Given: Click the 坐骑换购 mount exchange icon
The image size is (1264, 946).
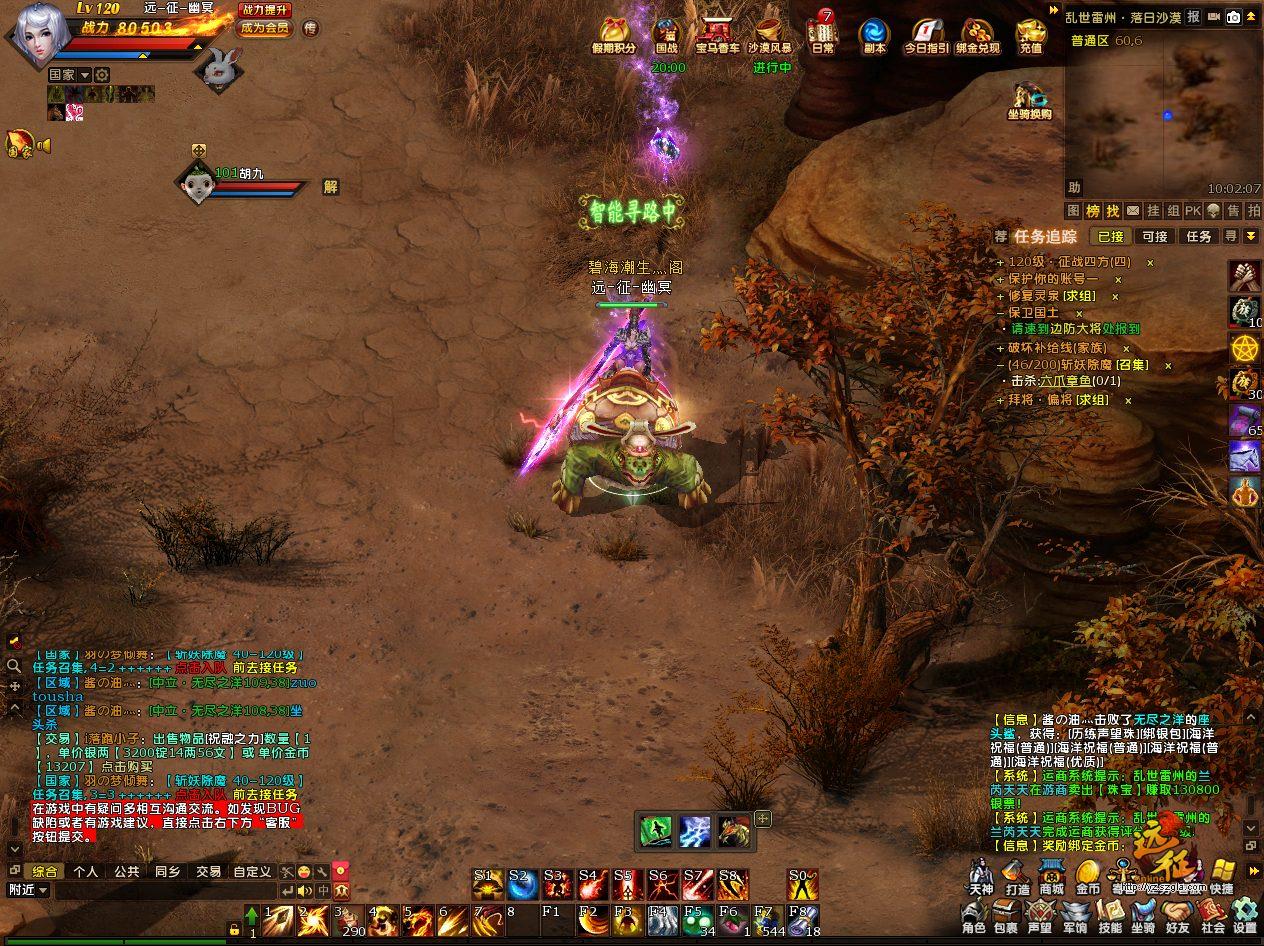Looking at the screenshot, I should click(x=1029, y=100).
